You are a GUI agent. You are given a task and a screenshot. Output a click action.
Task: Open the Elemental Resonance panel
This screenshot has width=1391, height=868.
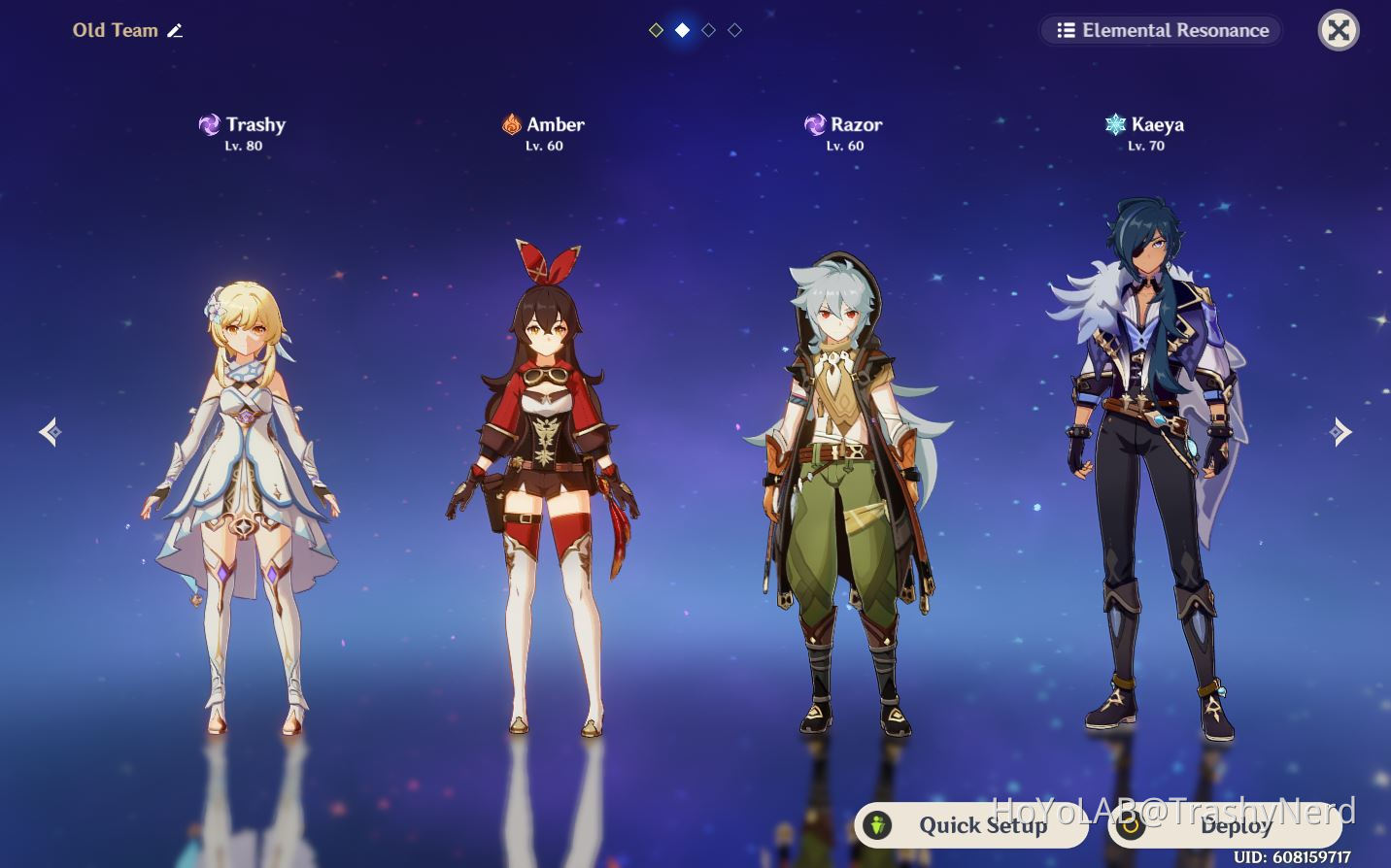point(1160,30)
